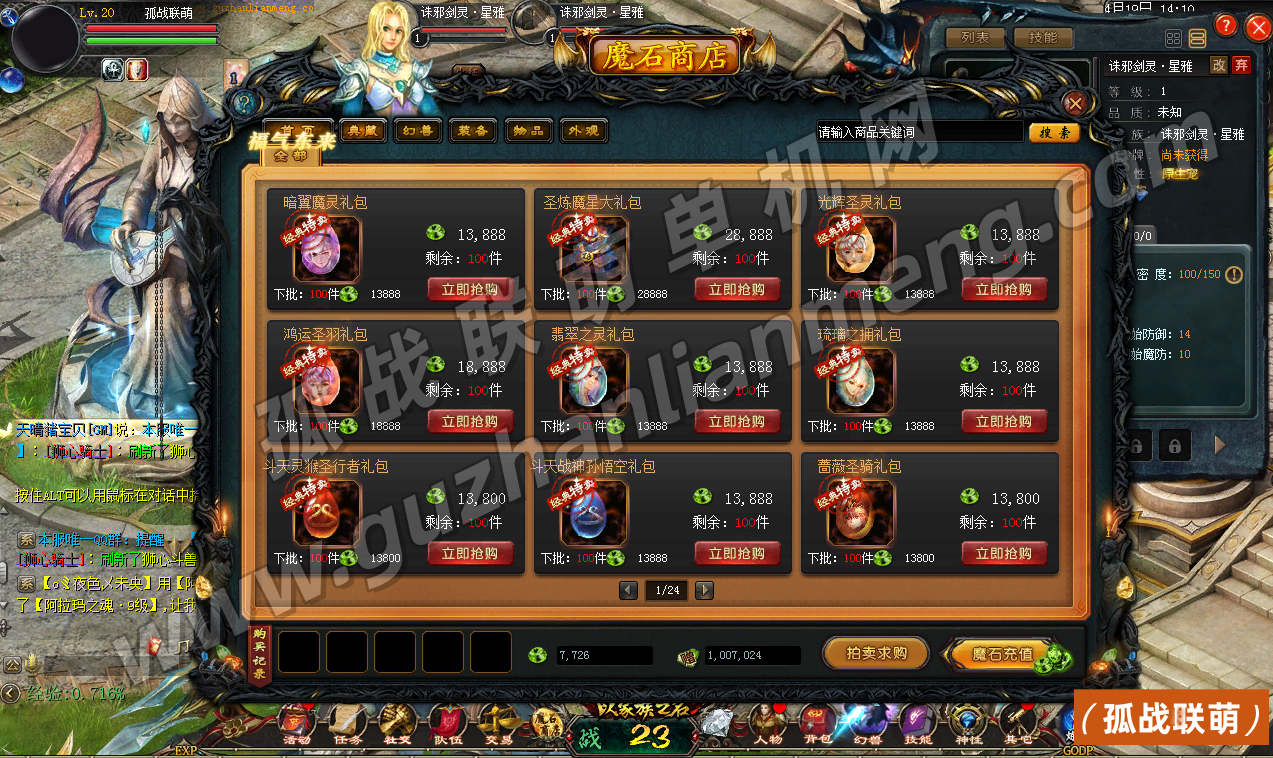Open 魔石充值 recharge
This screenshot has width=1273, height=758.
(1002, 654)
